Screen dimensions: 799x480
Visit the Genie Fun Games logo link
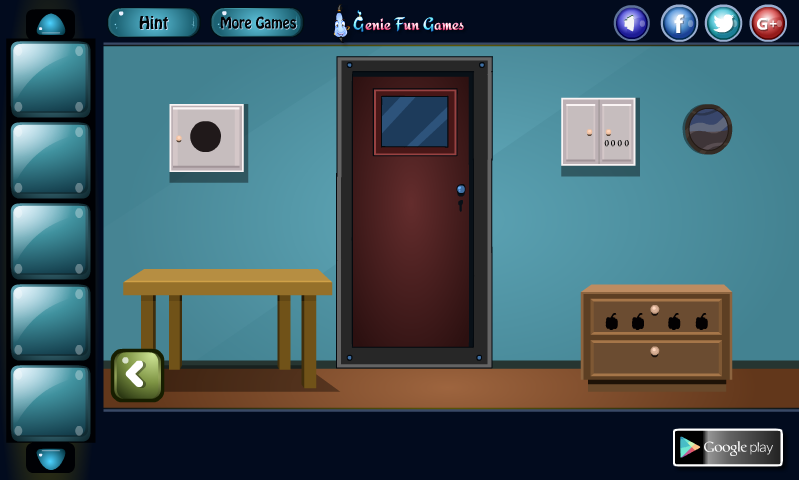[399, 23]
